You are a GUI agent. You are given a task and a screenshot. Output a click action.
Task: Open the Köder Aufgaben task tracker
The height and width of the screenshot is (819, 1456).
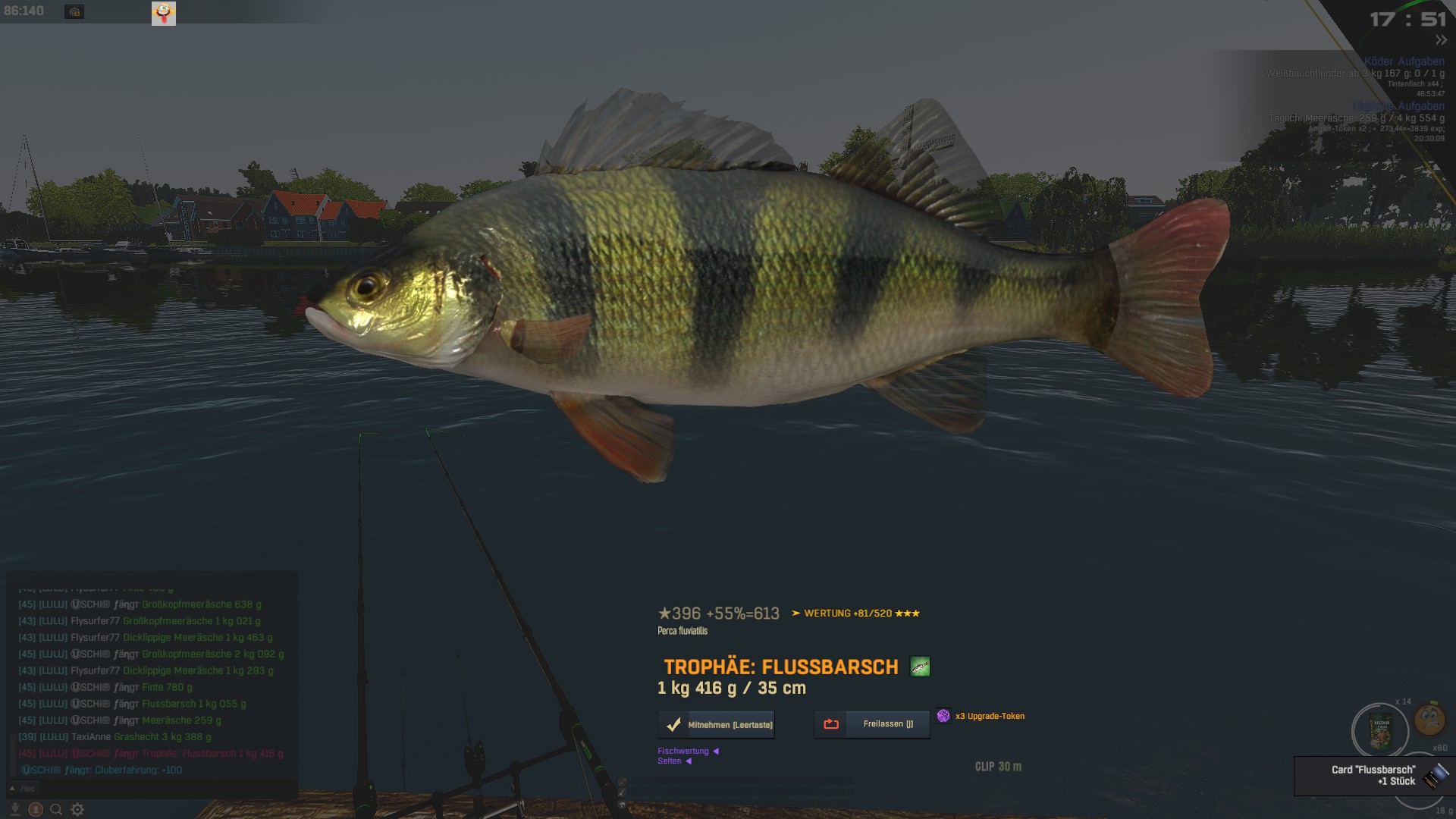click(1404, 61)
